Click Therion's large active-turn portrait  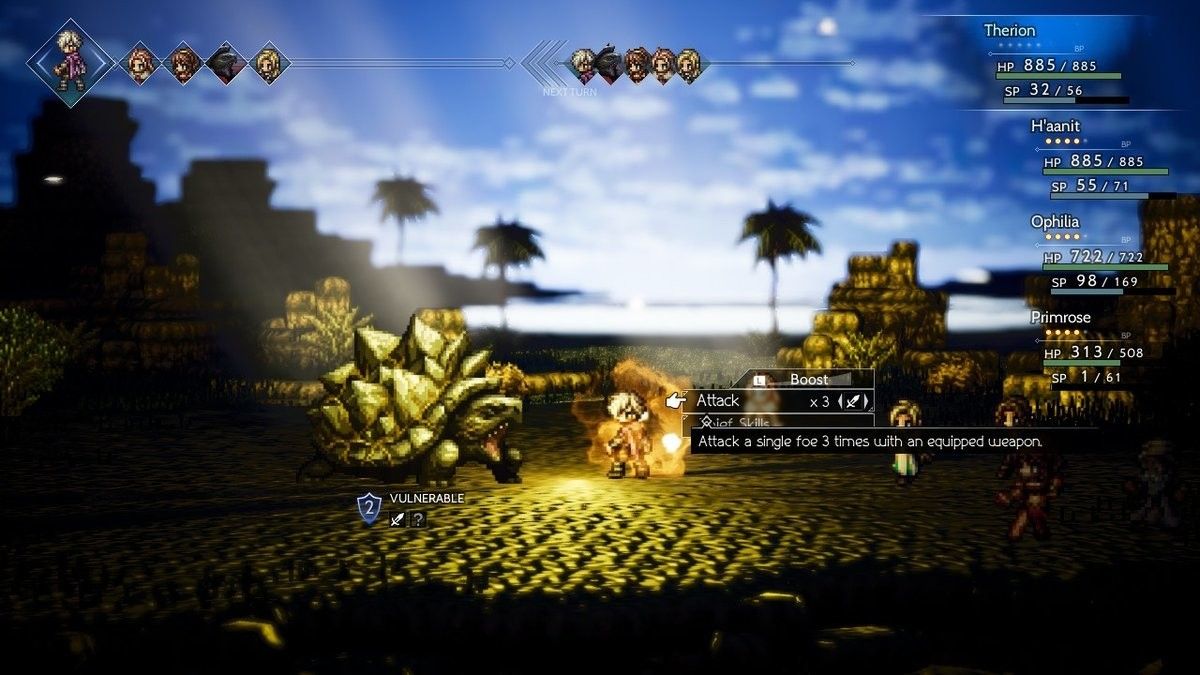coord(70,62)
